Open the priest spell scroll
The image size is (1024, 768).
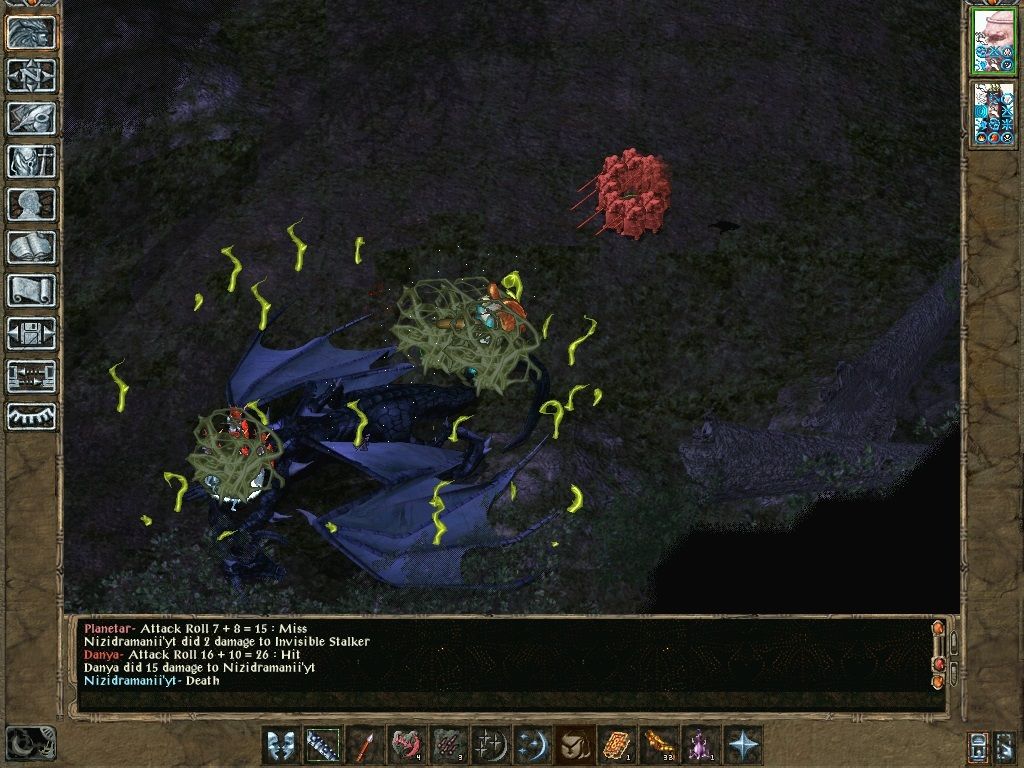[31, 290]
